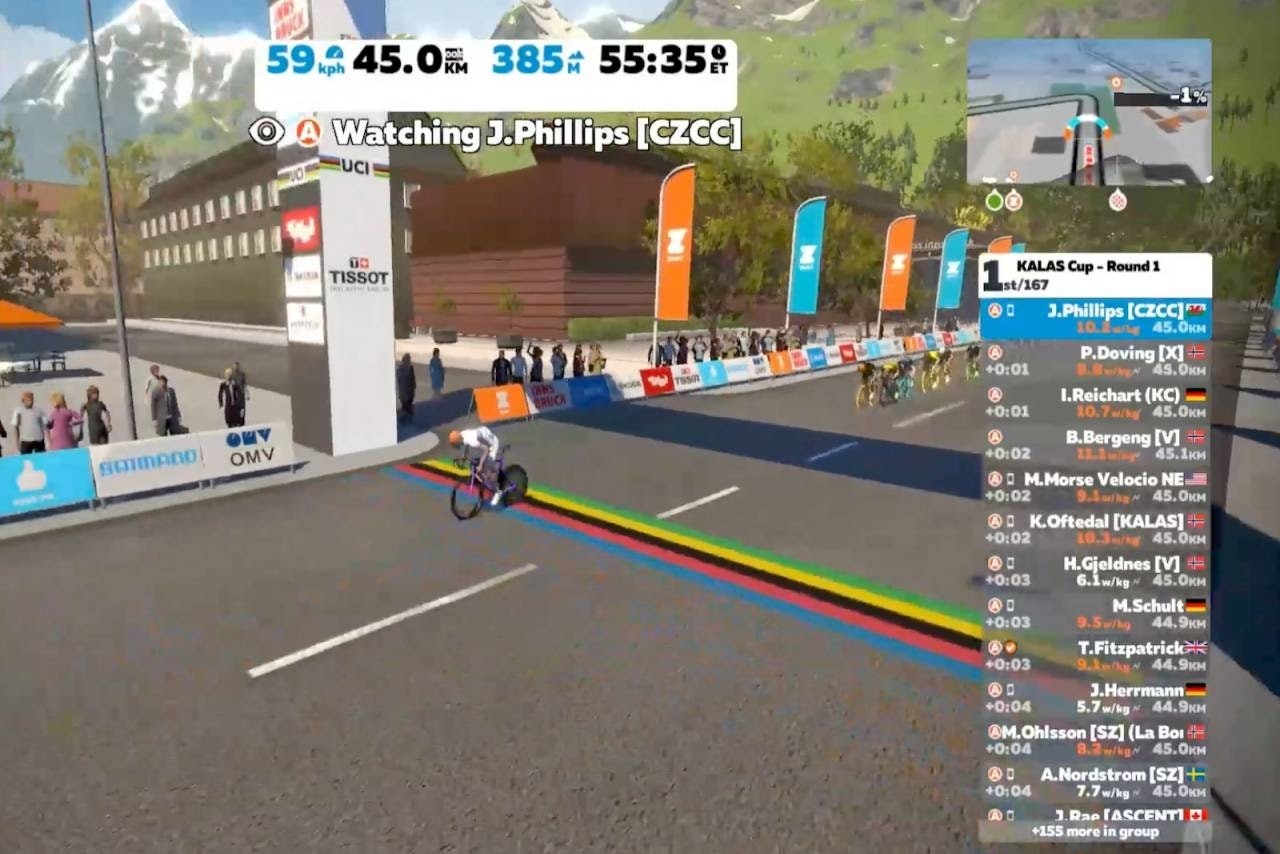Screen dimensions: 1280x854
Task: Expand the +155 more in group entry
Action: pyautogui.click(x=1097, y=831)
